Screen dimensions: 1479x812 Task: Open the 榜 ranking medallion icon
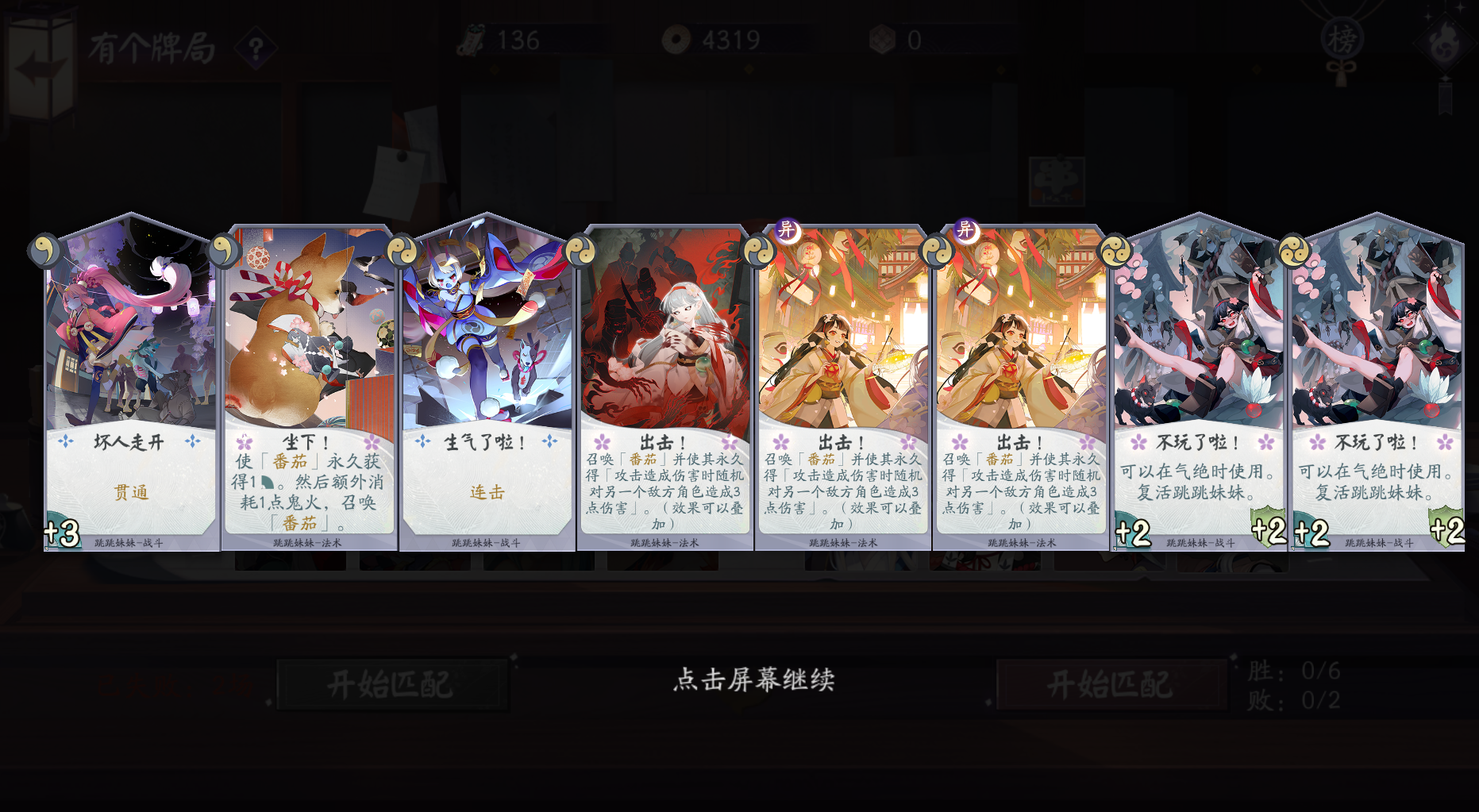click(1342, 37)
